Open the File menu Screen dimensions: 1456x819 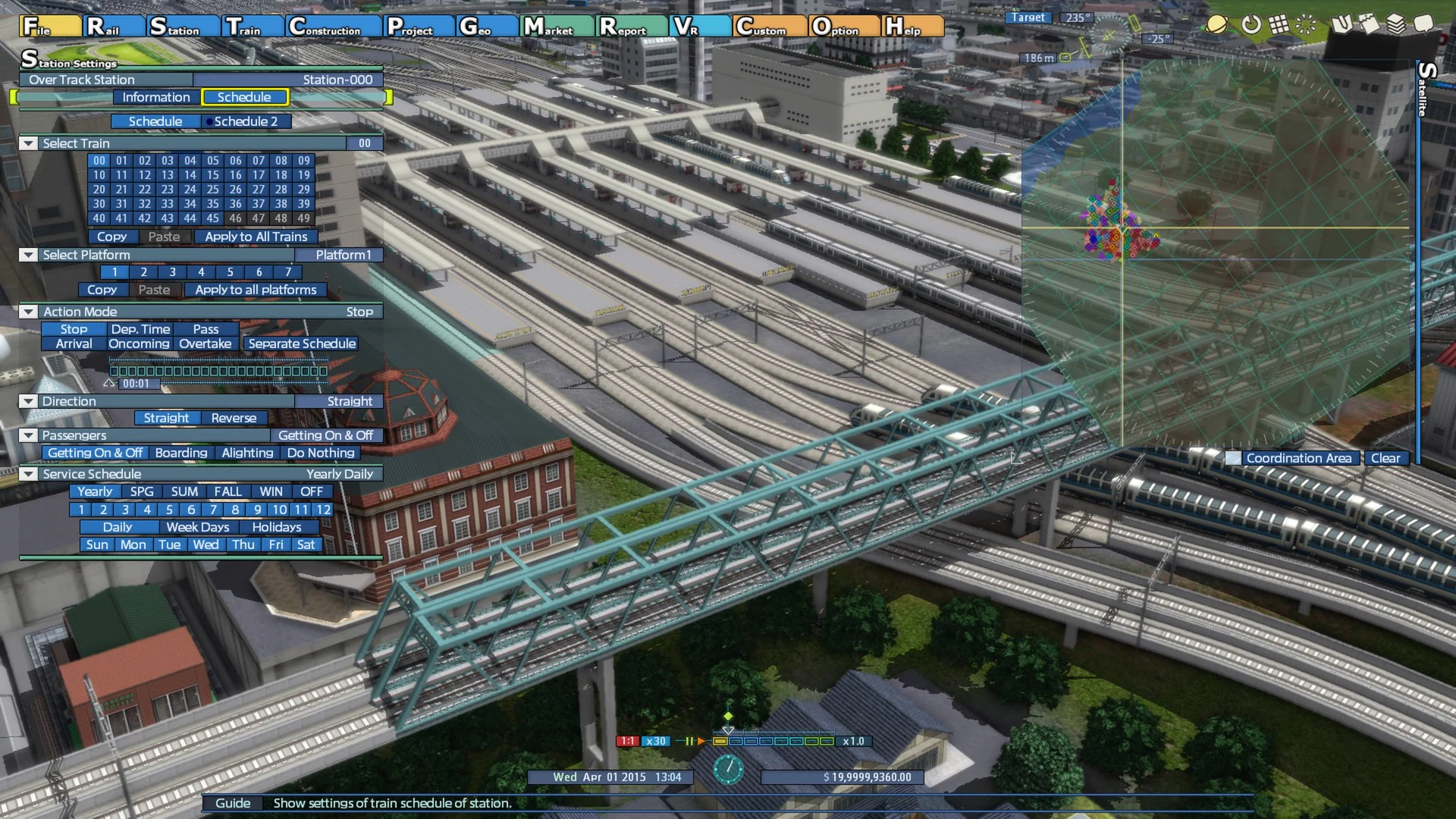click(49, 27)
